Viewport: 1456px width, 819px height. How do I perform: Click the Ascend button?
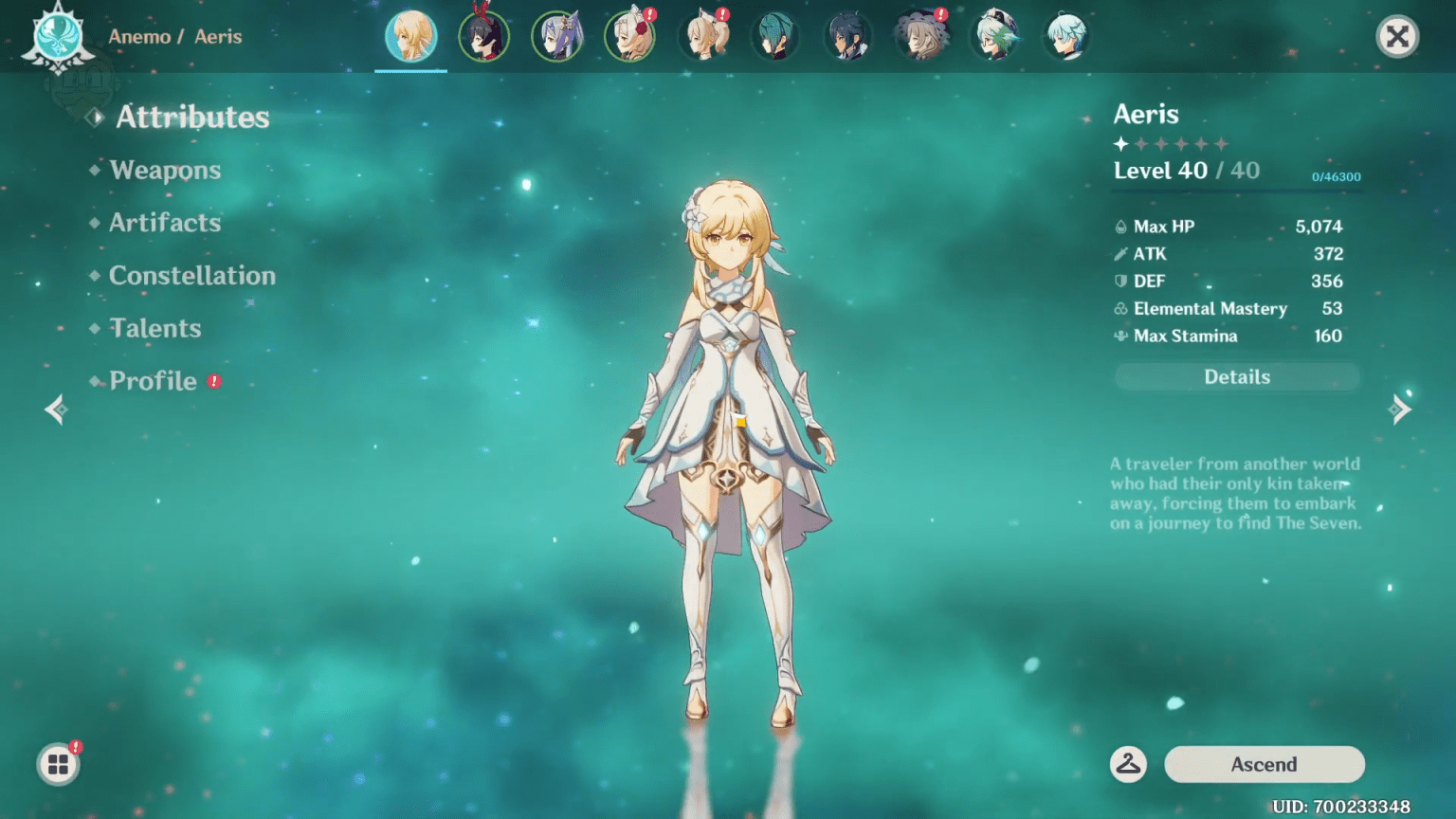point(1264,764)
